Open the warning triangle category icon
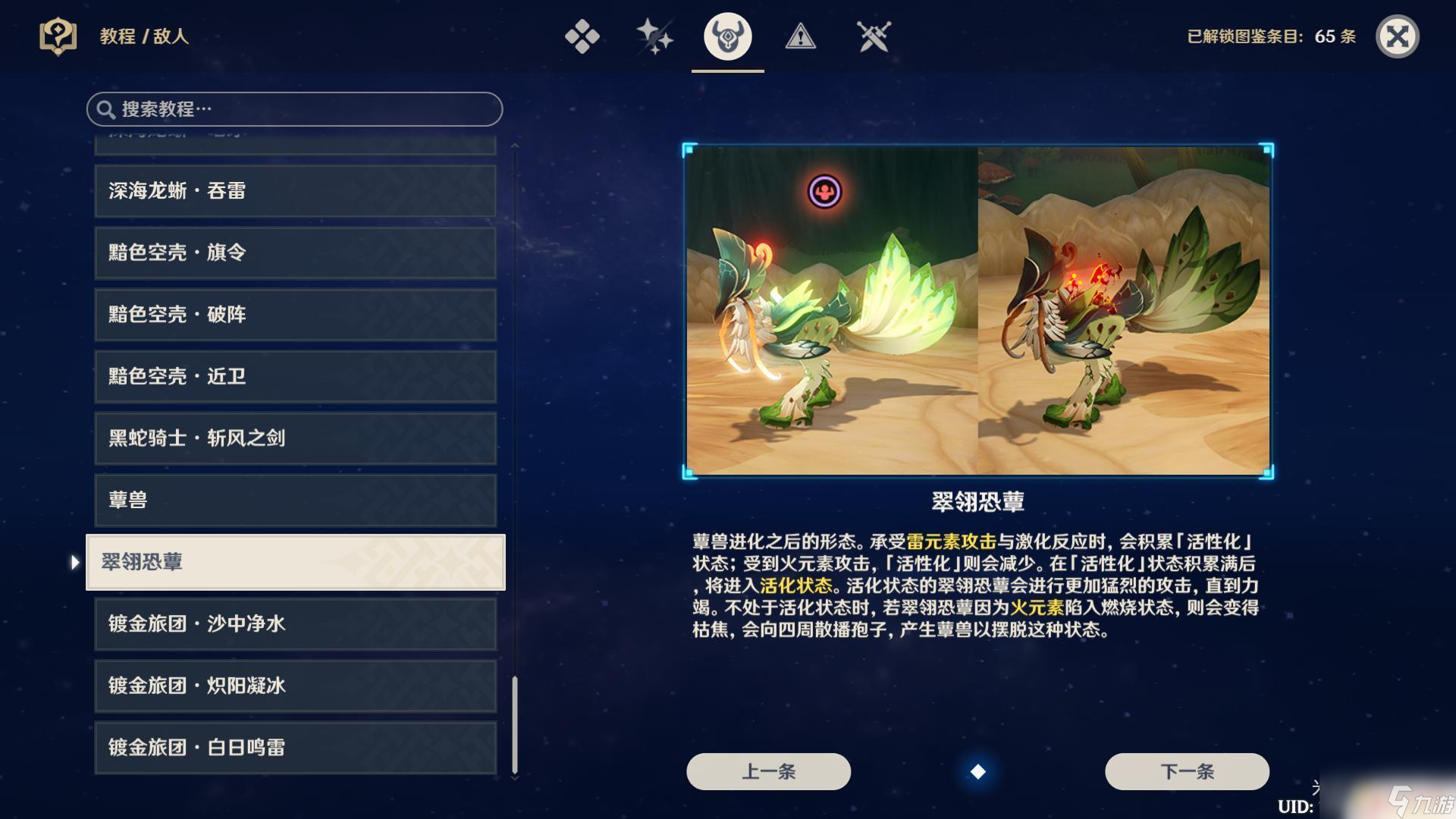This screenshot has height=819, width=1456. (801, 36)
